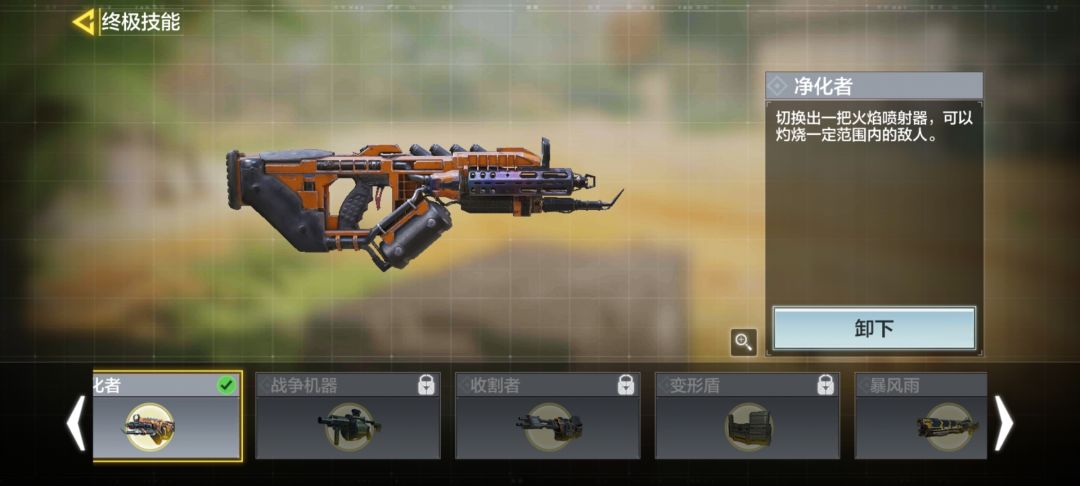Screen dimensions: 1080x486
Task: Pick the locked 变形盾 skill card
Action: (746, 417)
